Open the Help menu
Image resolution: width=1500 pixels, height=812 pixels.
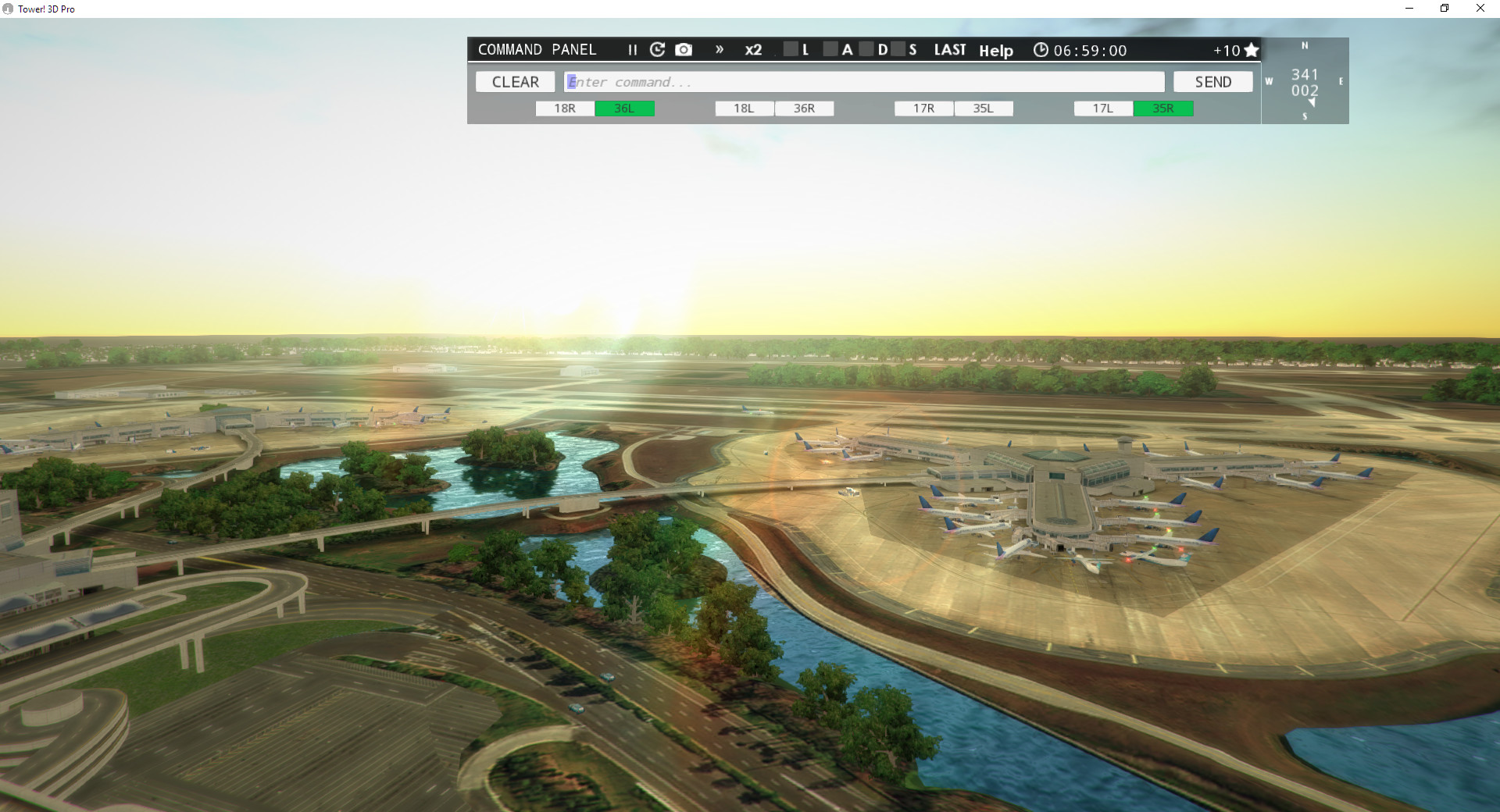click(996, 50)
